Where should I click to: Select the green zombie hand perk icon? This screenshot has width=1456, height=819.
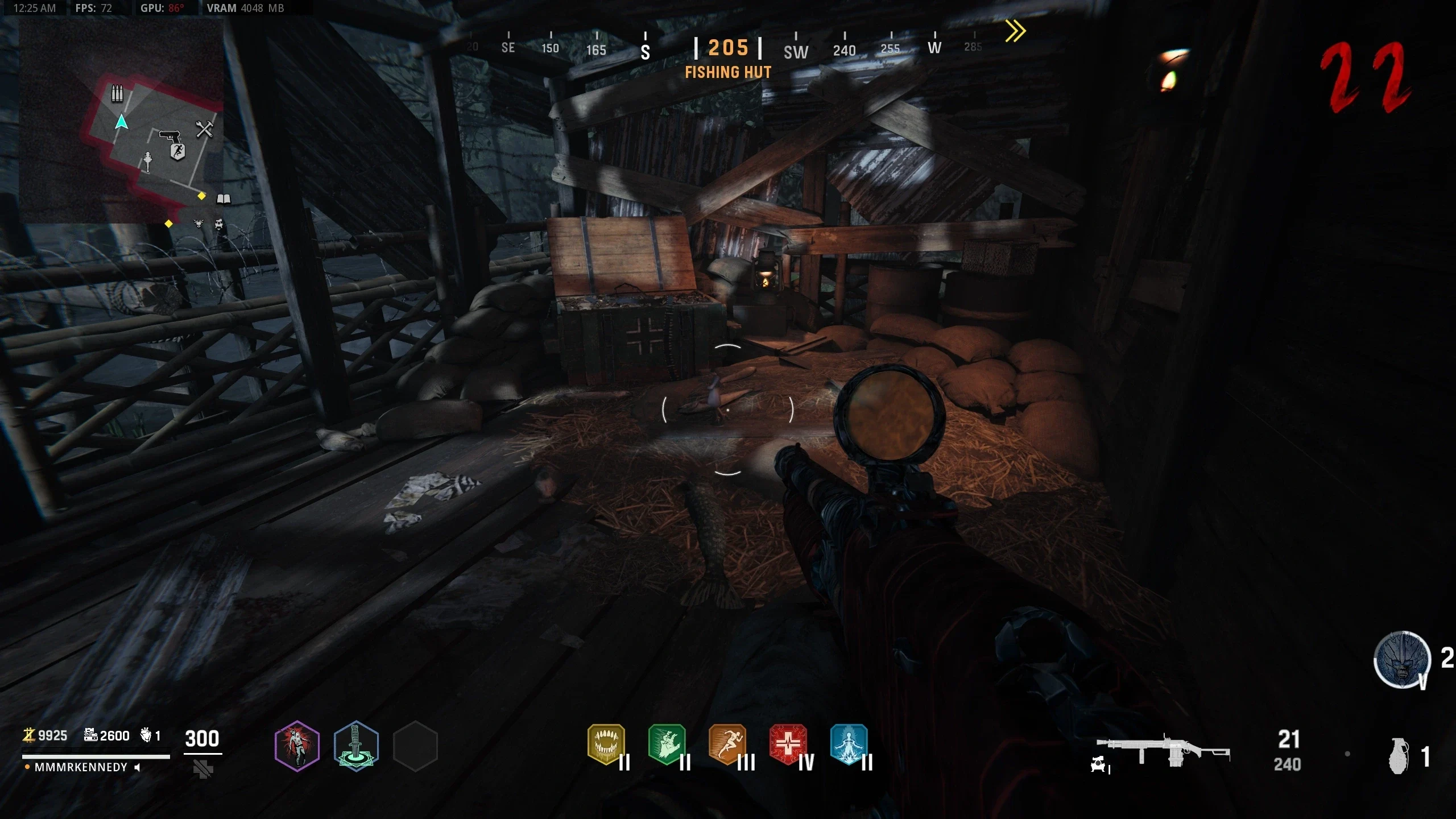click(x=667, y=744)
